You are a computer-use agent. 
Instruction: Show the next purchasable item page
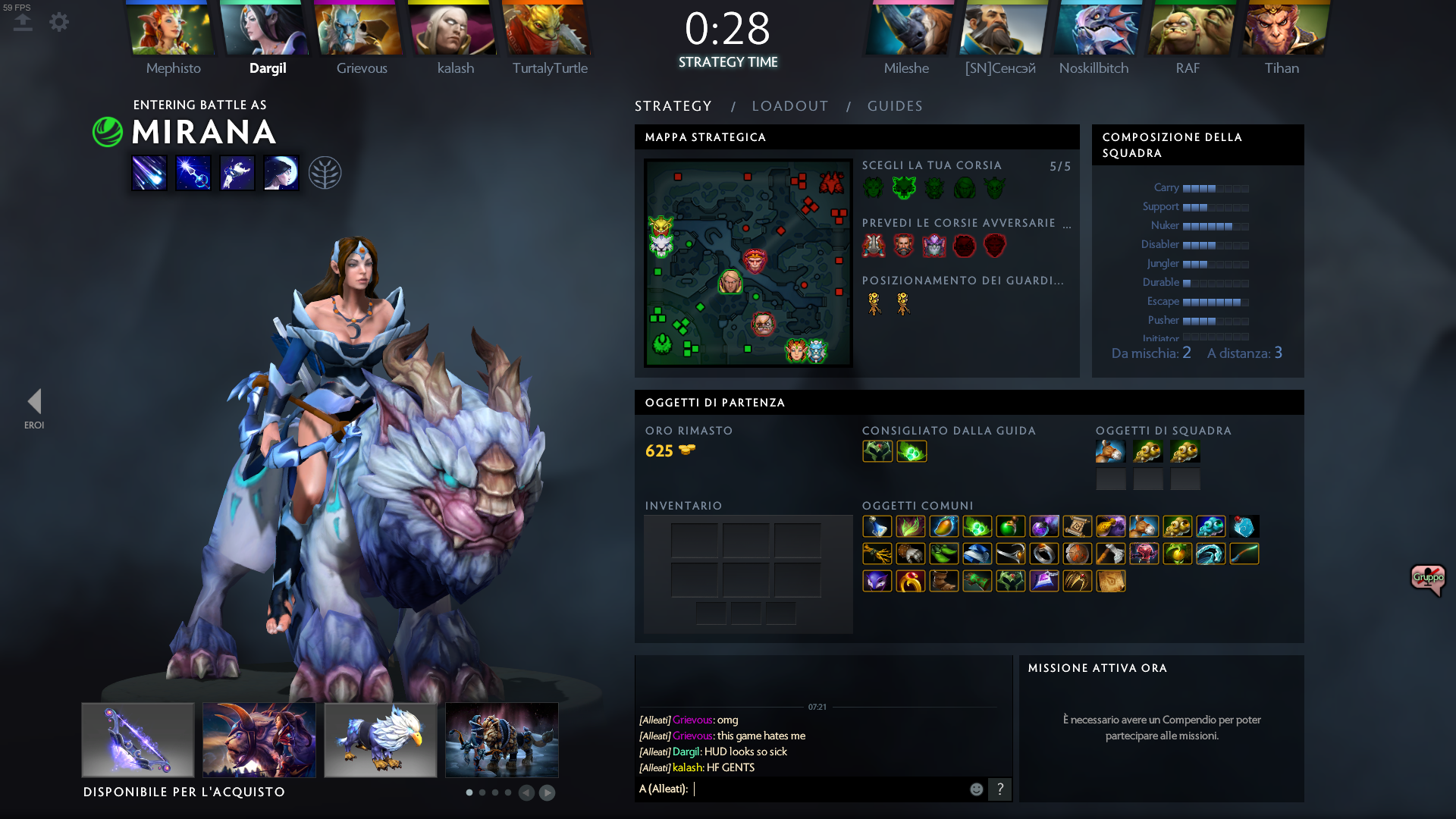[x=547, y=792]
